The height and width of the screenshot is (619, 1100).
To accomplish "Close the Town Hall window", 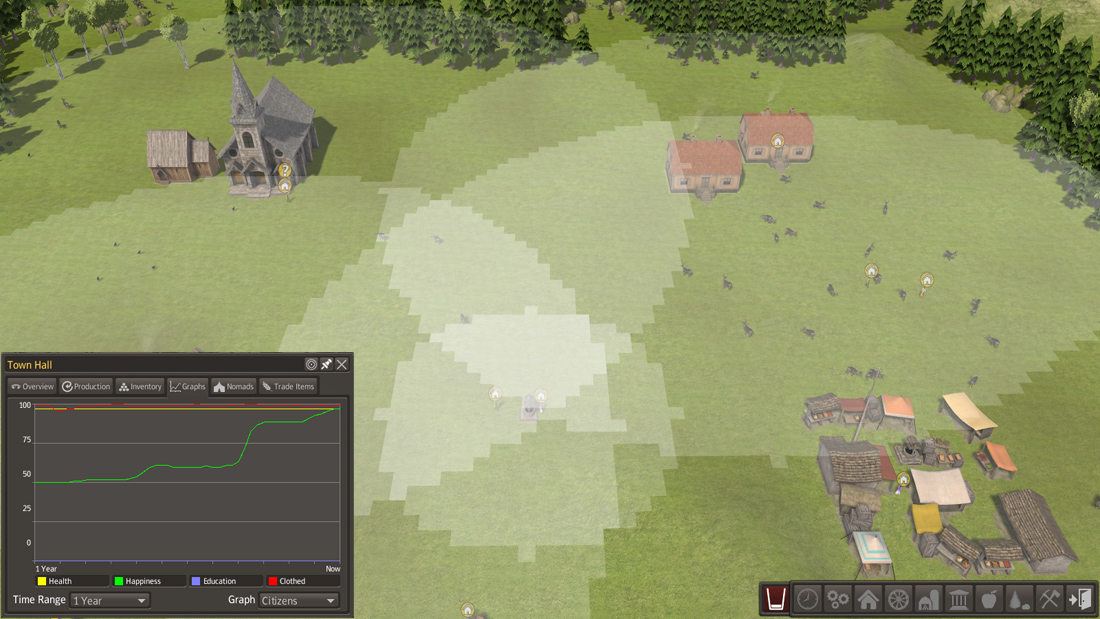I will (342, 365).
